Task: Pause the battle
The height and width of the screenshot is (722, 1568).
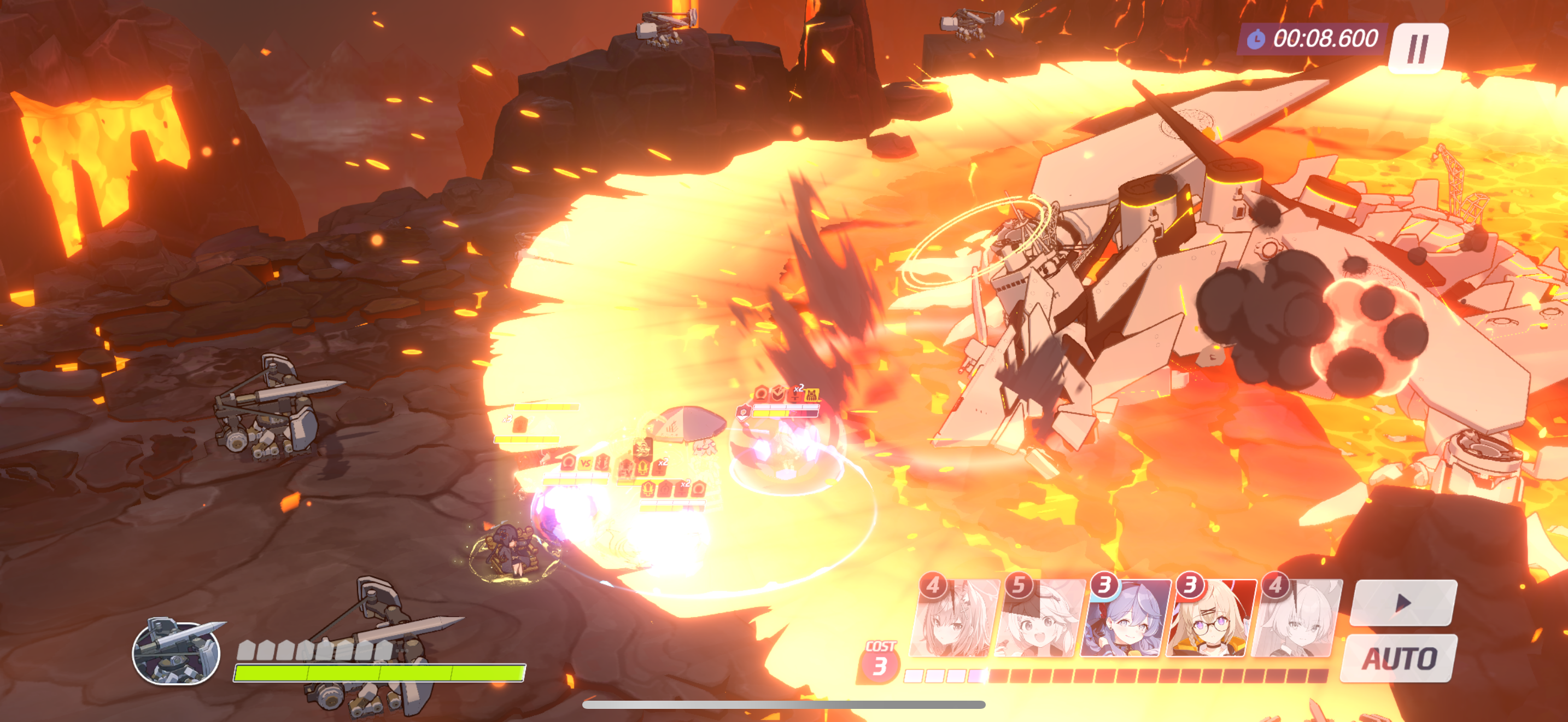Action: tap(1418, 48)
